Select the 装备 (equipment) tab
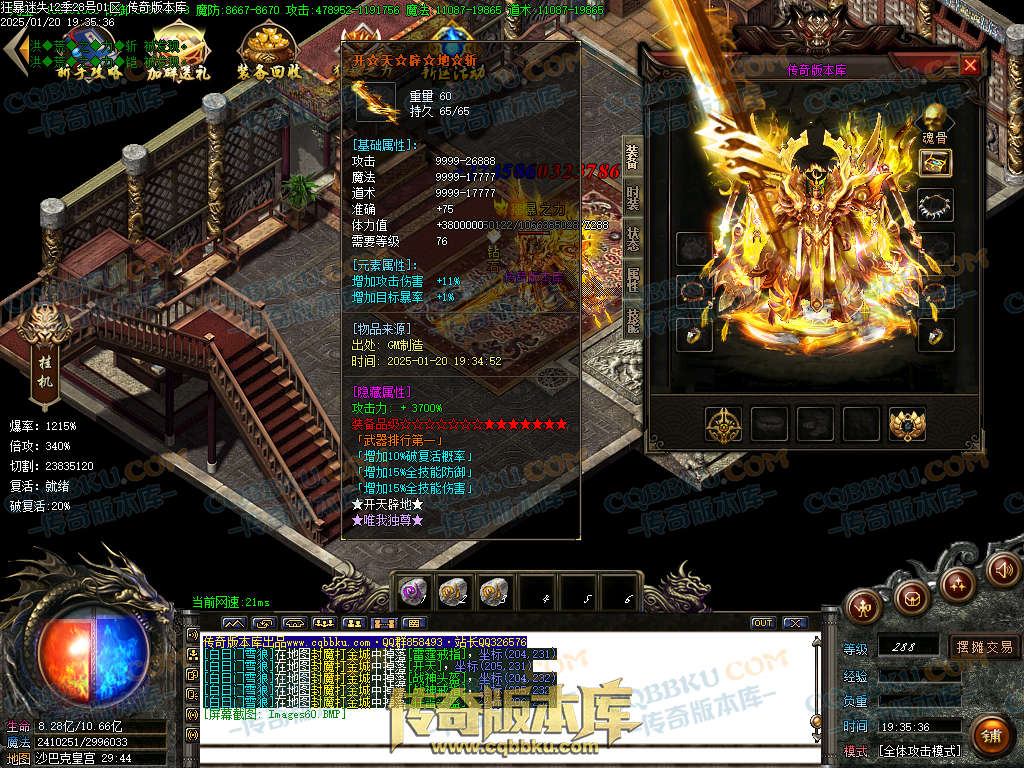 click(x=633, y=155)
